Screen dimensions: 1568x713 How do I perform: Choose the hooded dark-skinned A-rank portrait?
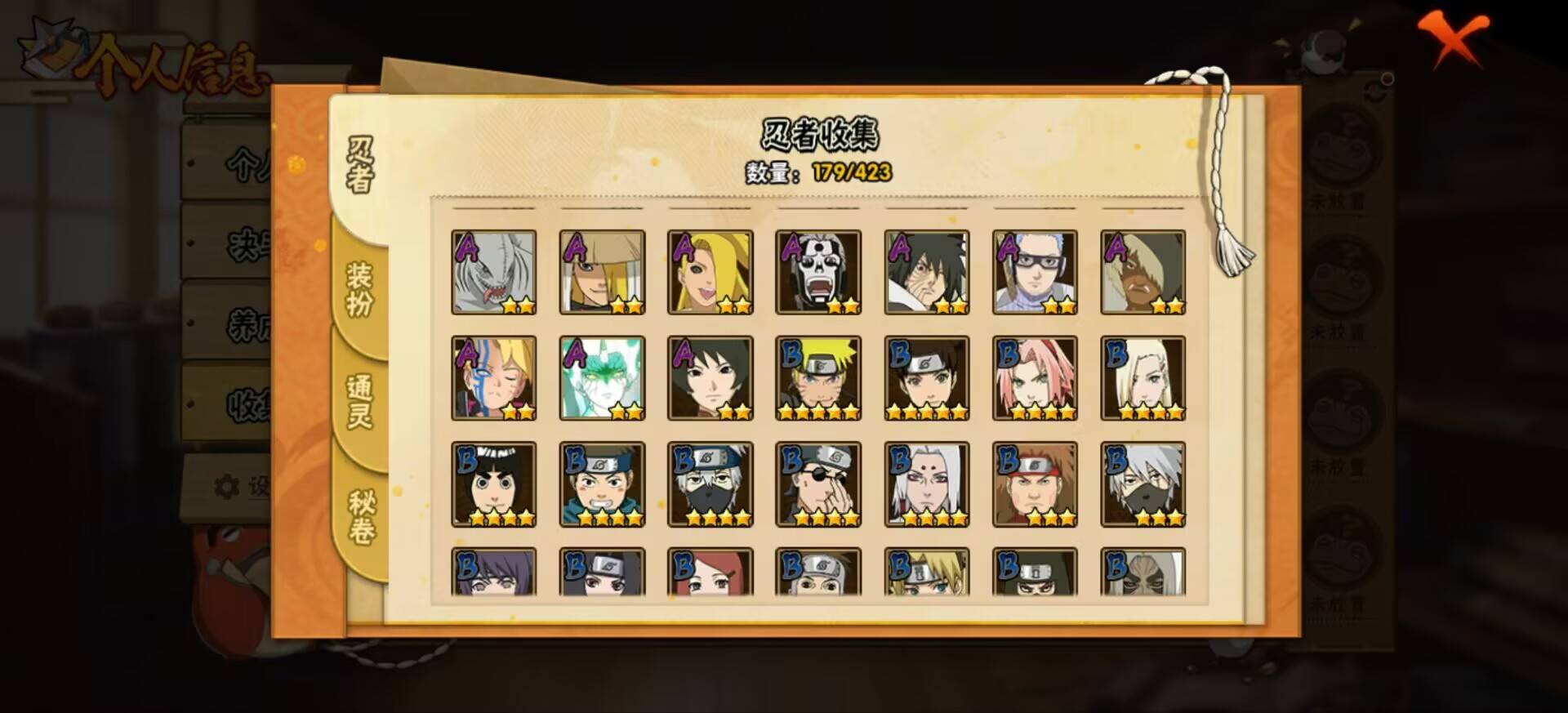pyautogui.click(x=1143, y=273)
